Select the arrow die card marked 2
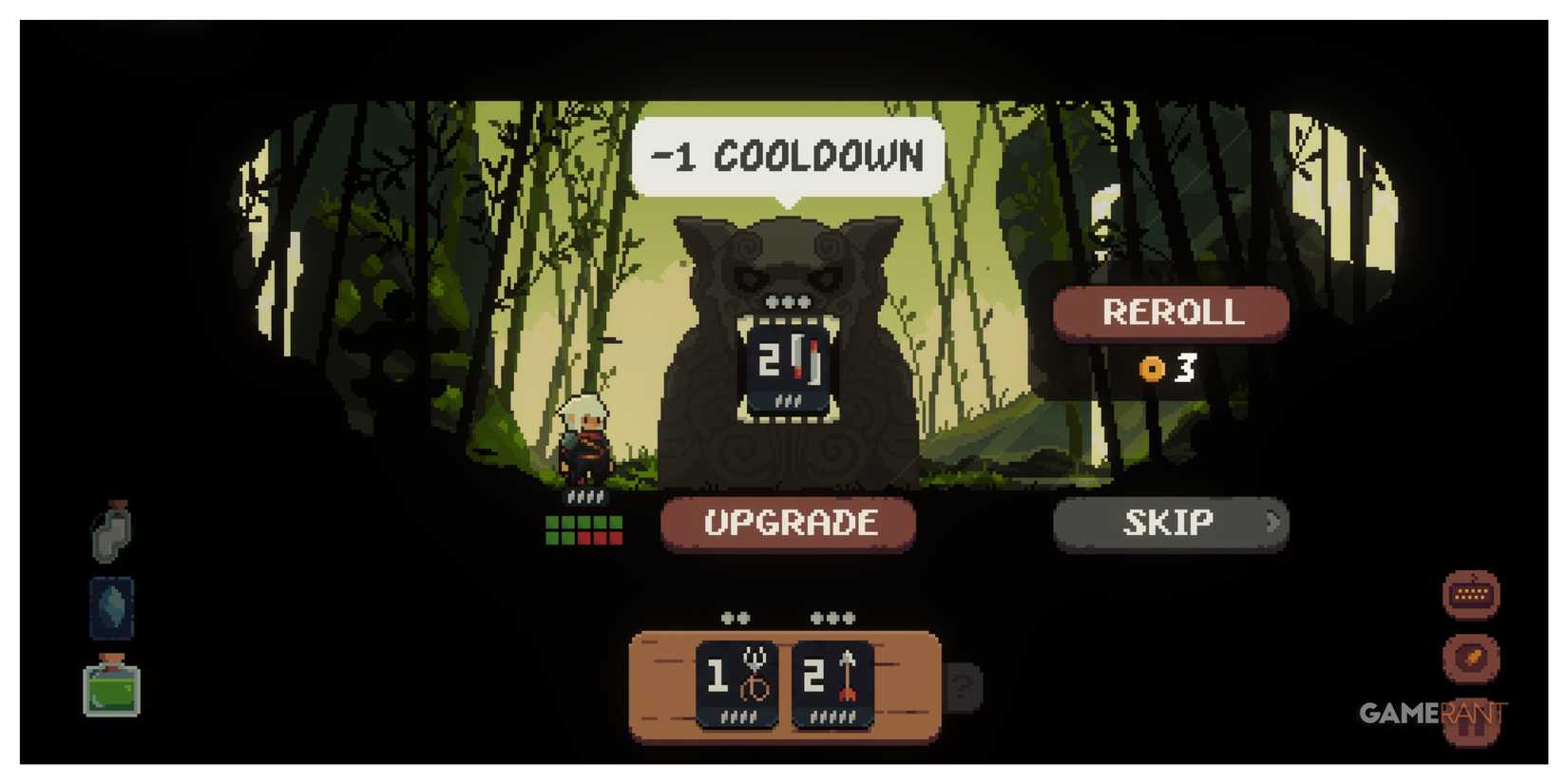 pos(832,679)
